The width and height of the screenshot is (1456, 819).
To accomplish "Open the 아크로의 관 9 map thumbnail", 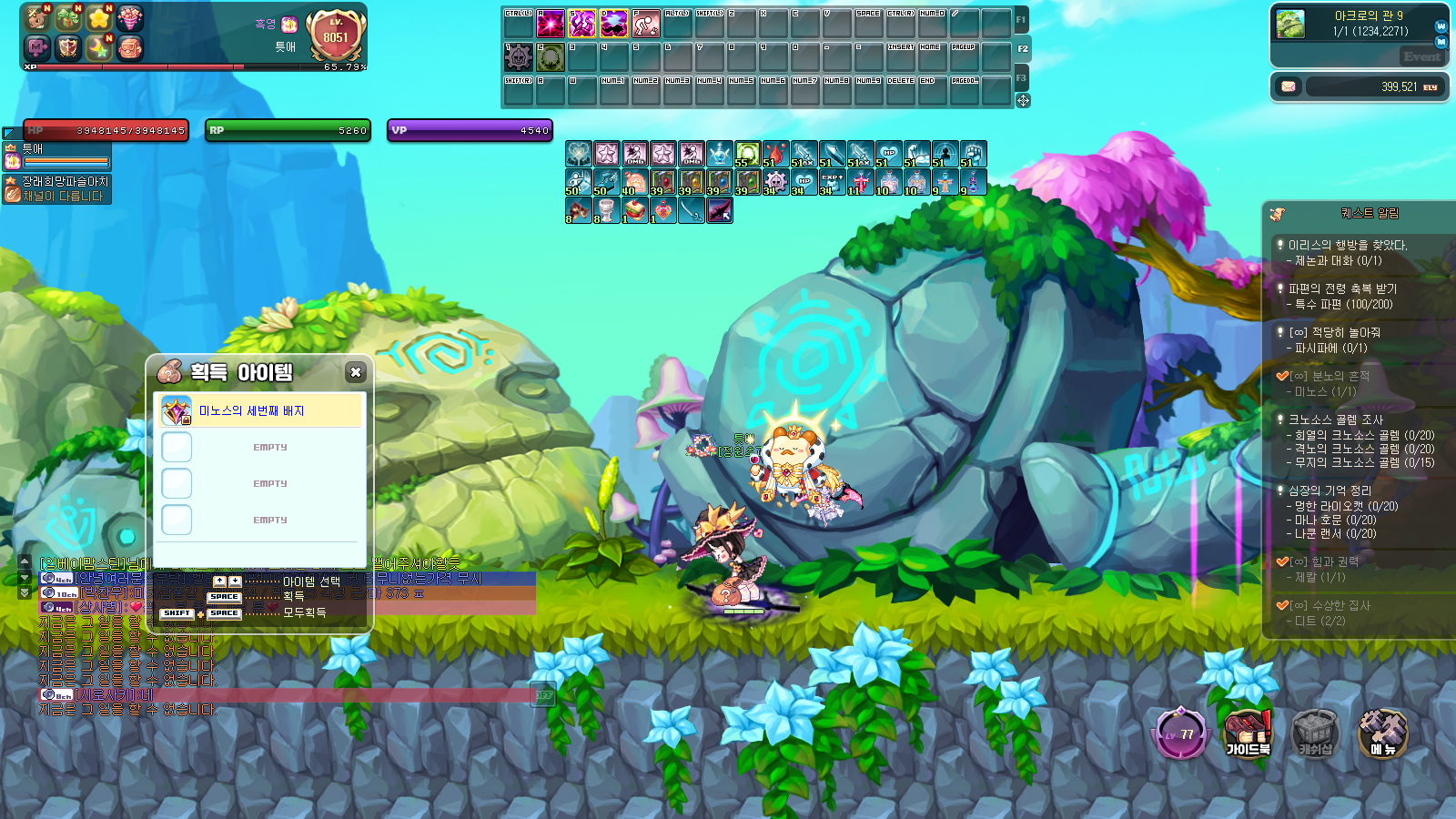I will point(1290,24).
